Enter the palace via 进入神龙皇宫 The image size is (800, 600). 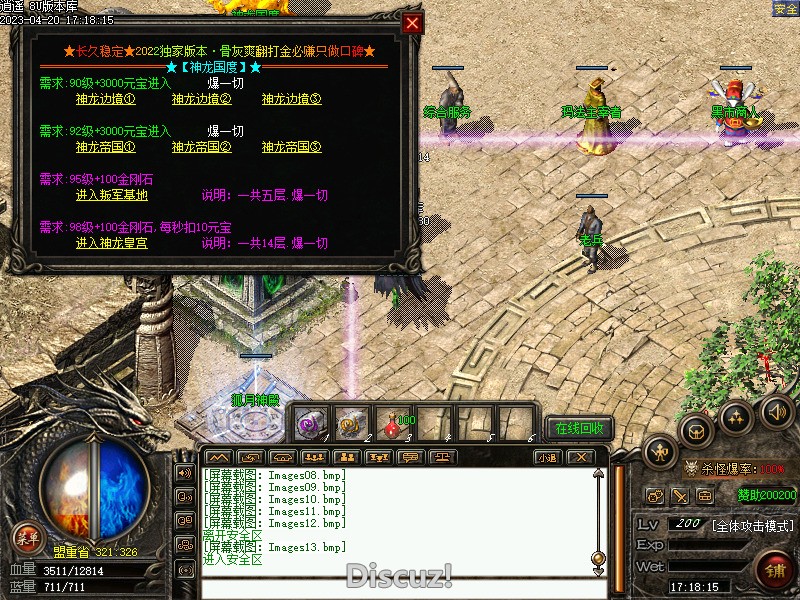[111, 243]
